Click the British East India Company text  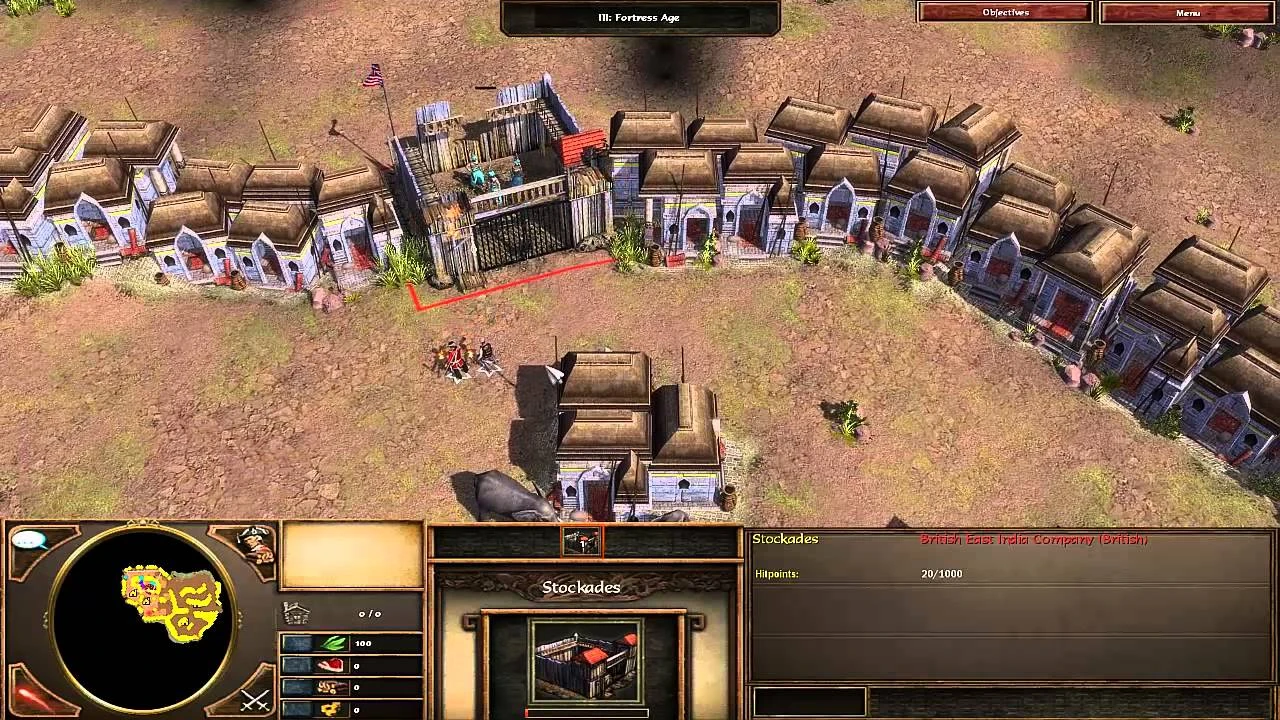(x=1034, y=538)
